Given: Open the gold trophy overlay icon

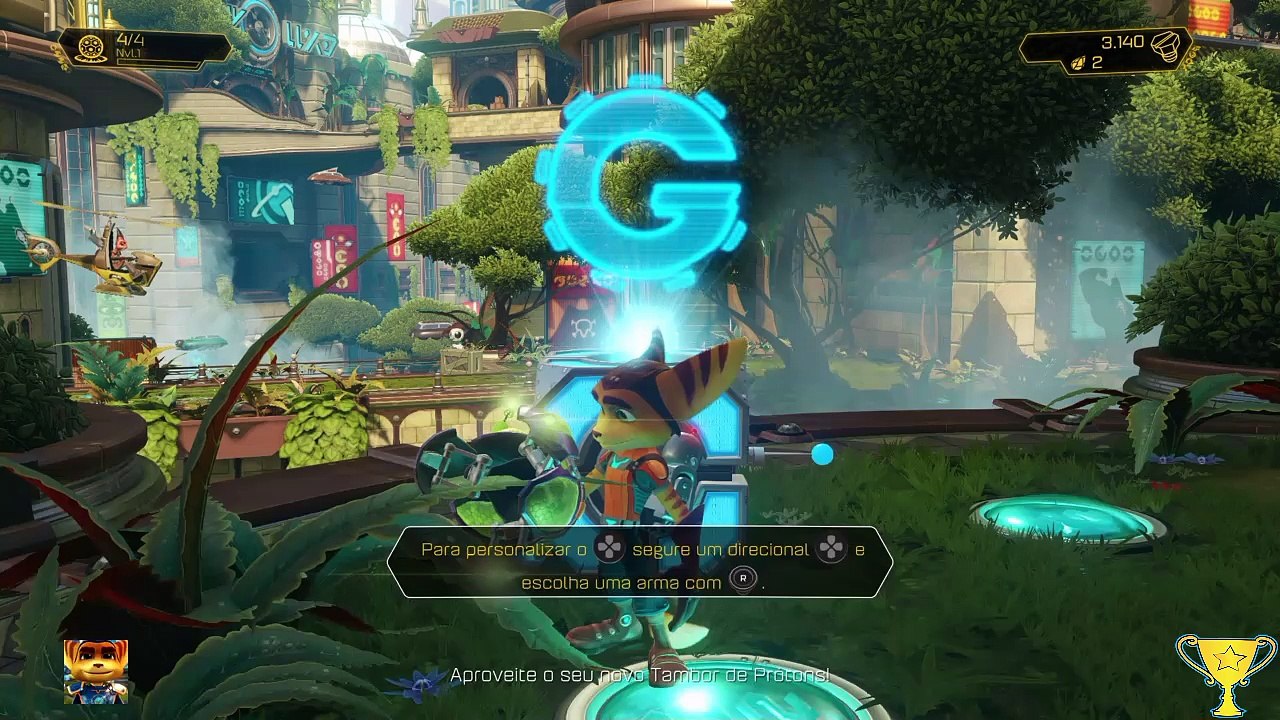Looking at the screenshot, I should (x=1226, y=670).
